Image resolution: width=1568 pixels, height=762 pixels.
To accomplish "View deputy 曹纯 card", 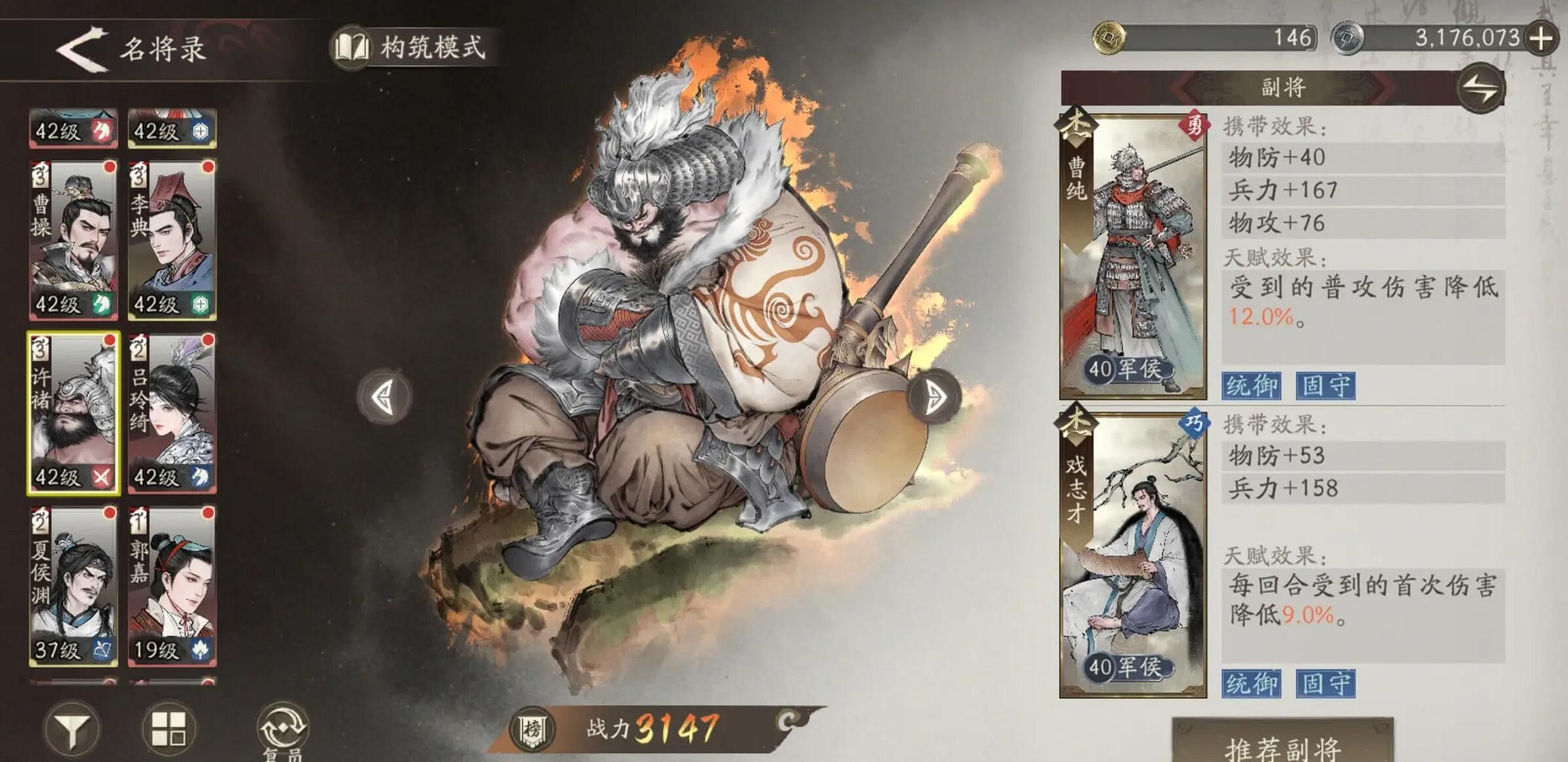I will [x=1132, y=257].
